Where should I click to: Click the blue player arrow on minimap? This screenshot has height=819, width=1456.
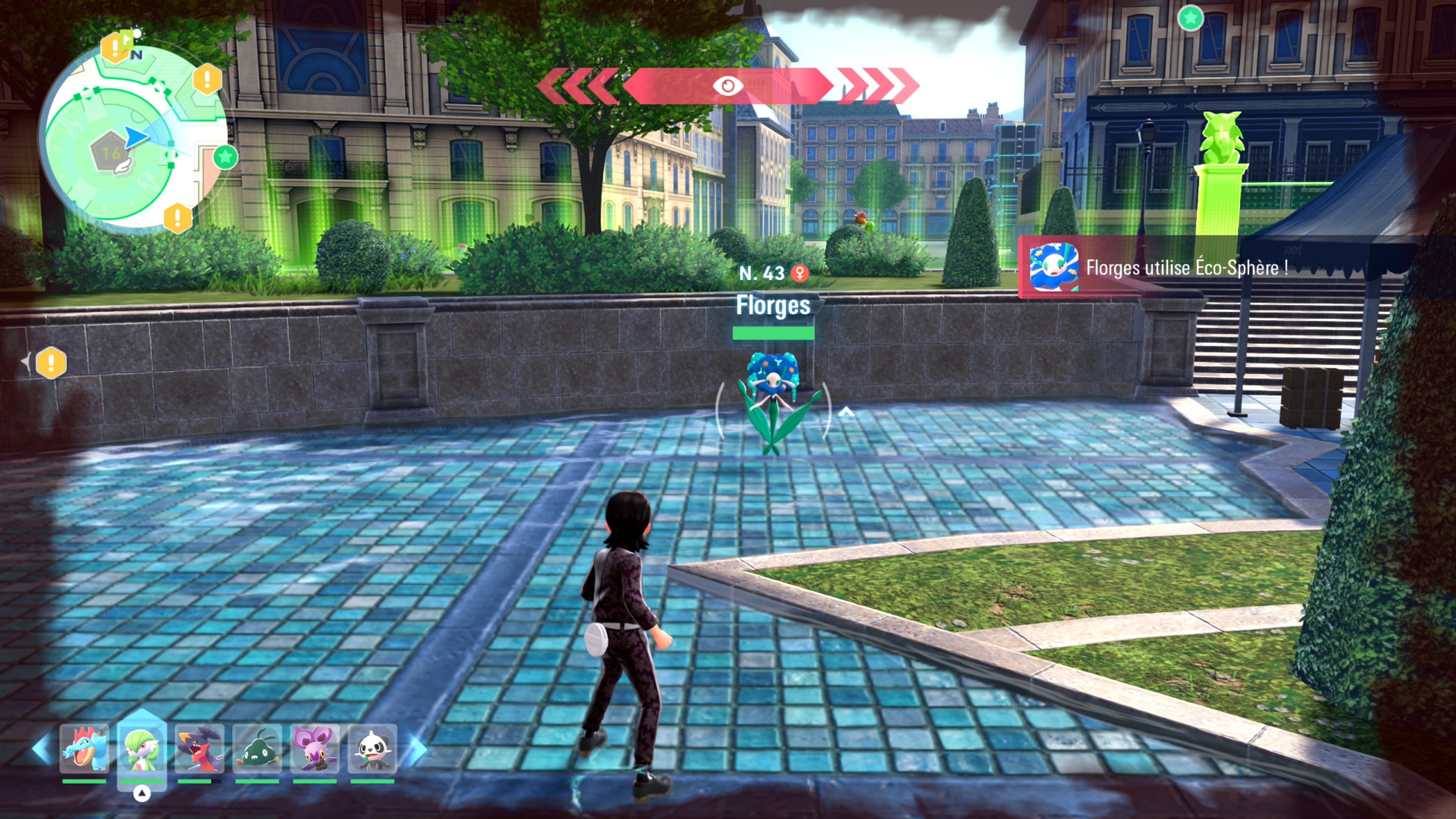pyautogui.click(x=136, y=137)
